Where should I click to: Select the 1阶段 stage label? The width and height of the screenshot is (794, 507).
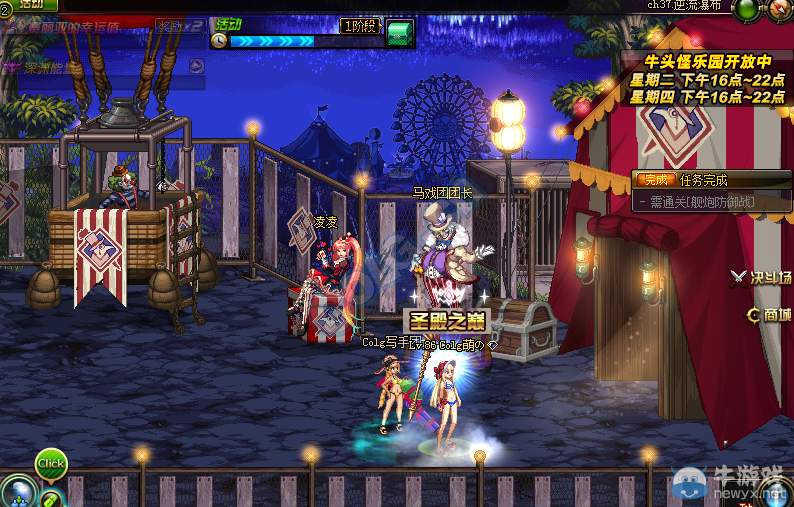[361, 25]
